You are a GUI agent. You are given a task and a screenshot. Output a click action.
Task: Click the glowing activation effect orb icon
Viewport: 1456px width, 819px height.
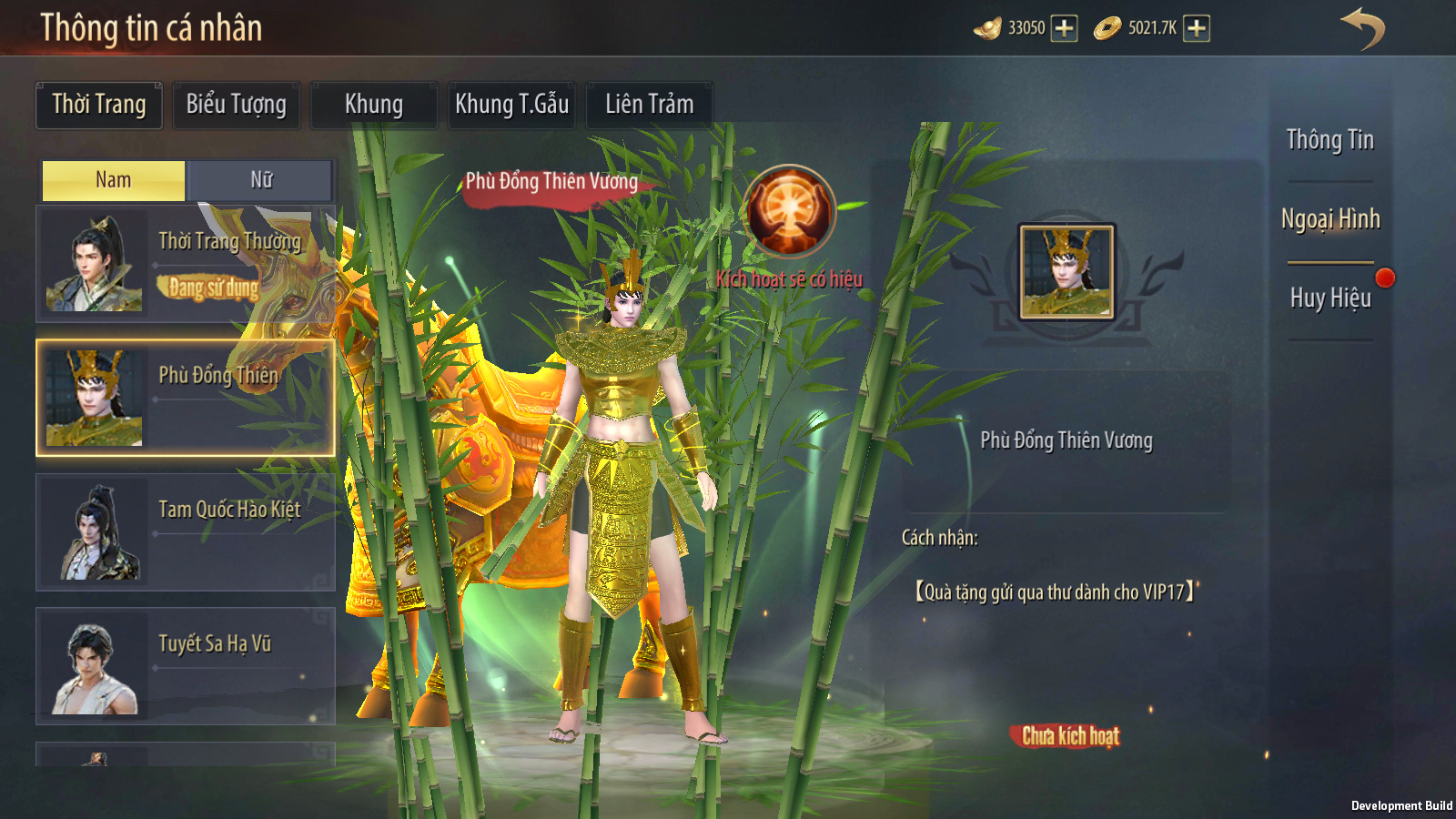click(789, 211)
